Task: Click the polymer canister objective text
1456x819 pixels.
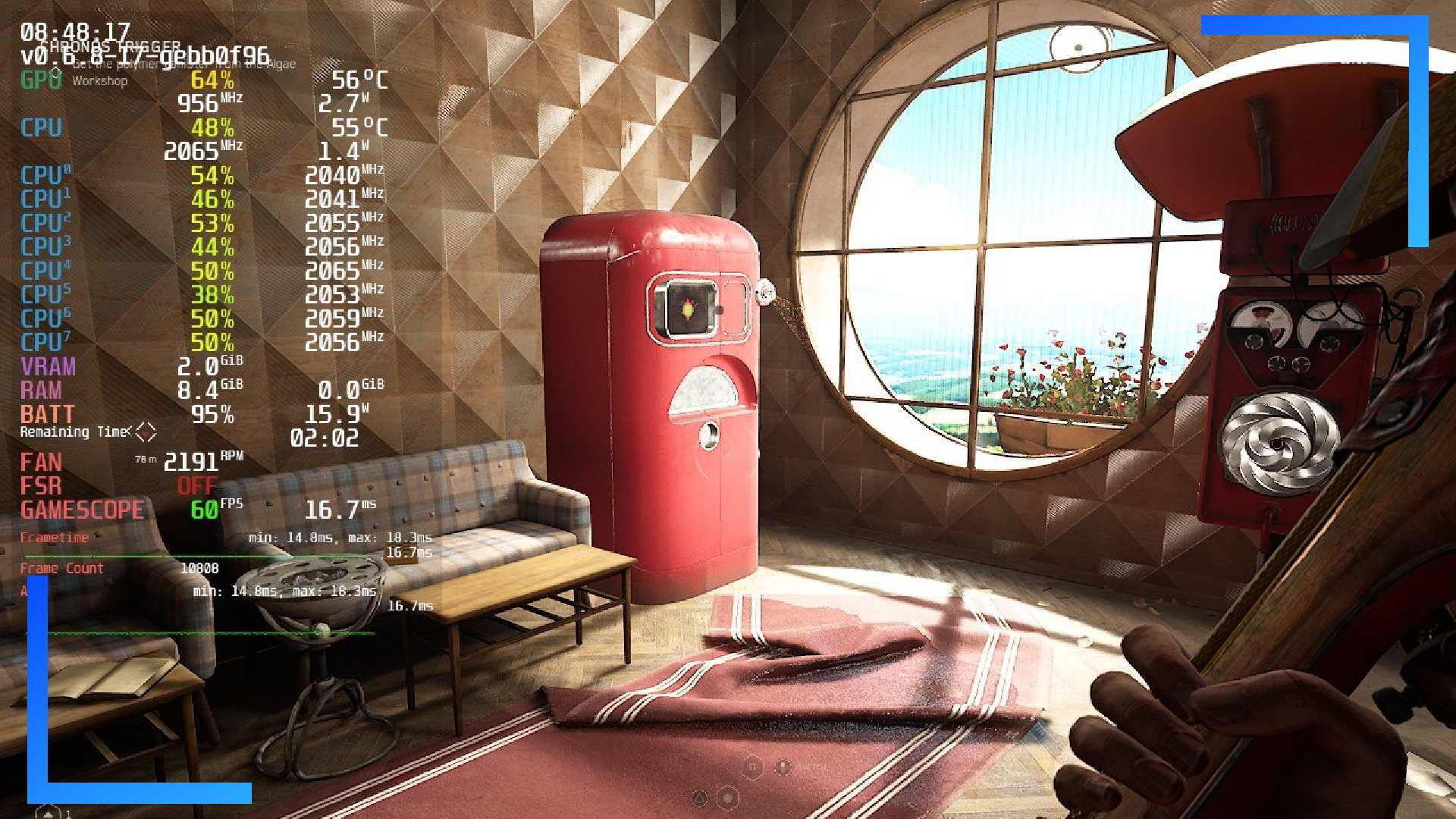Action: 182,64
